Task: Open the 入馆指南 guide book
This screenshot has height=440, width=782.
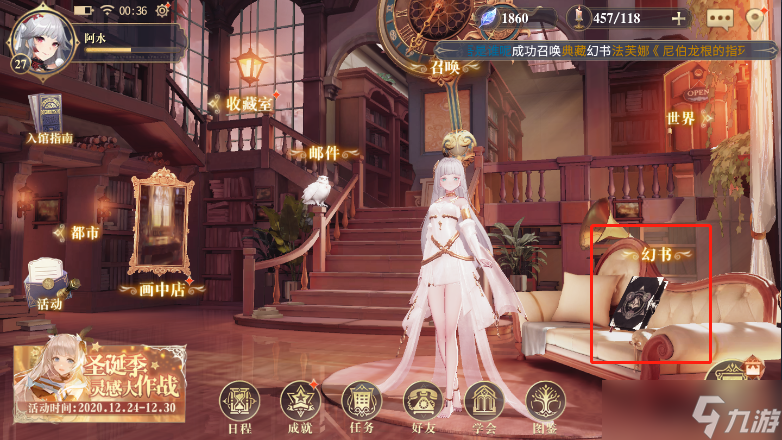Action: 48,118
